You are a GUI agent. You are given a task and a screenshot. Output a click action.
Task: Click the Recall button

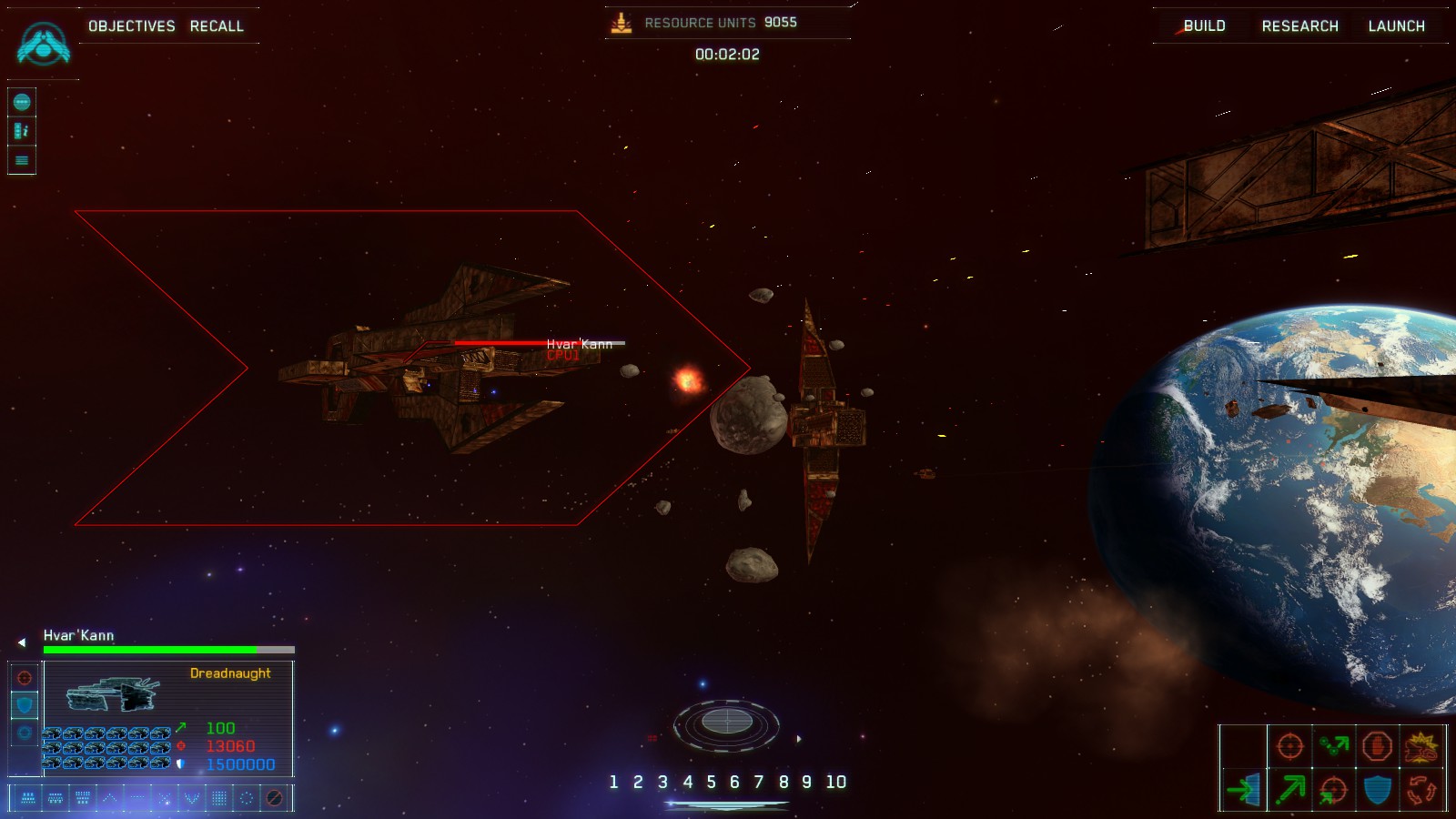[217, 26]
